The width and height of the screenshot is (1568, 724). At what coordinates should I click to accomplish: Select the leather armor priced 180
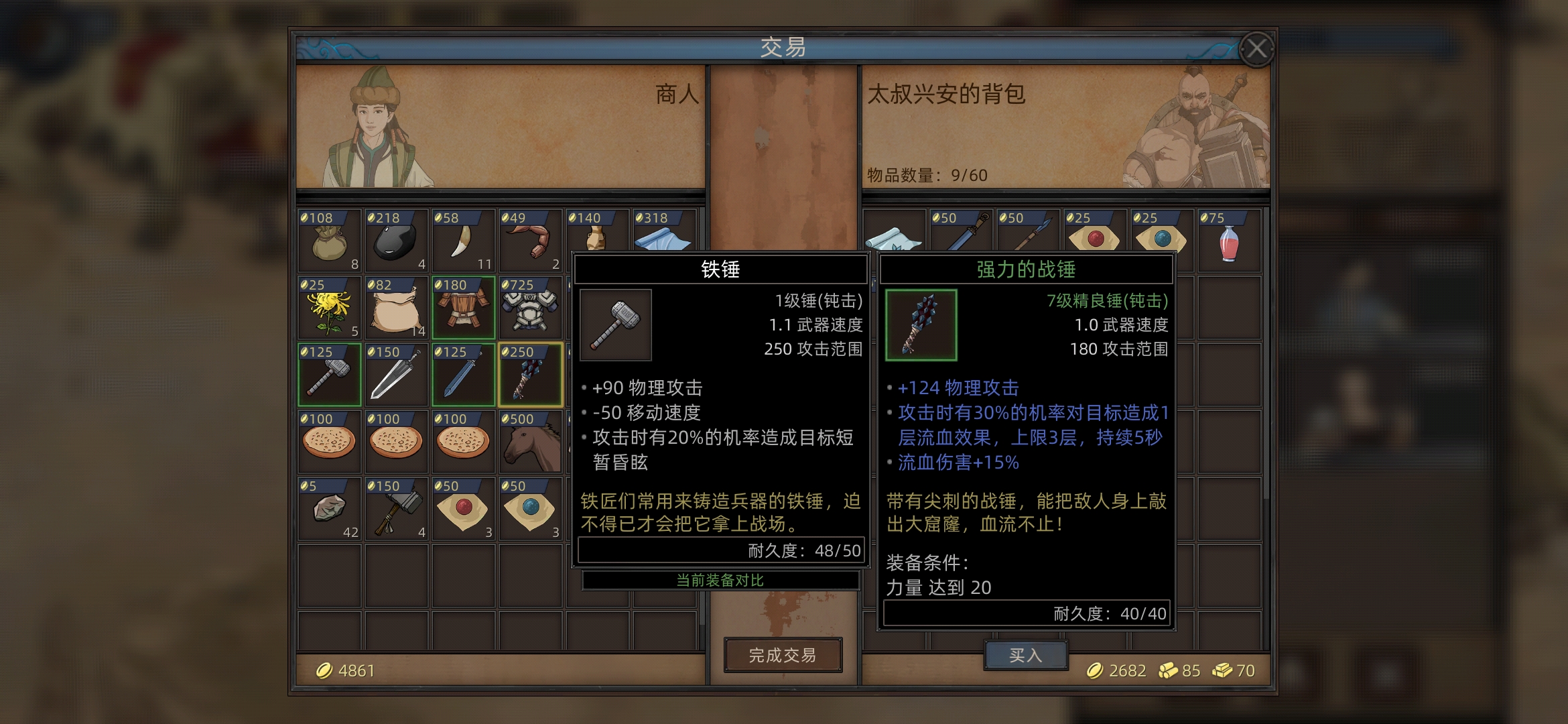click(x=463, y=308)
